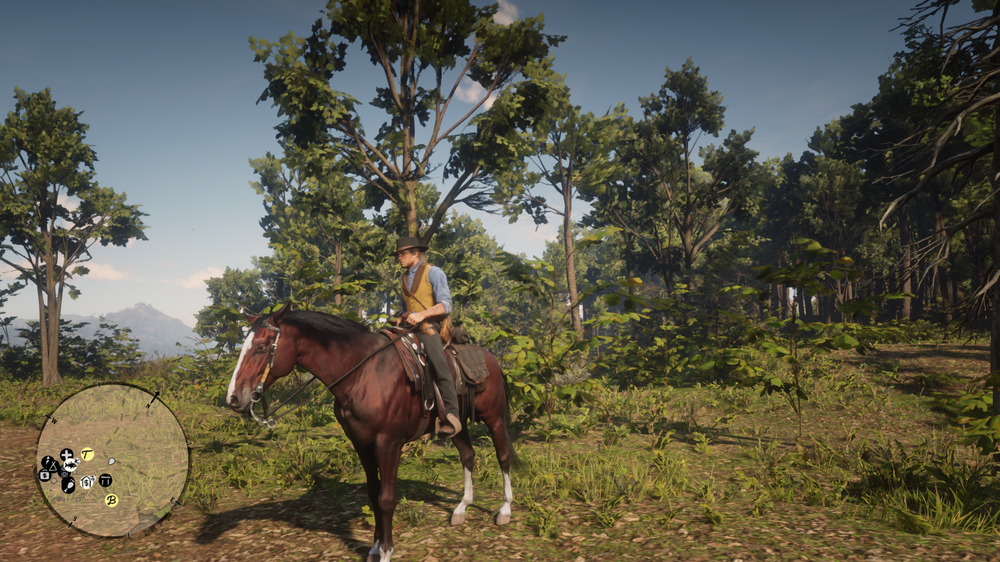Viewport: 1000px width, 562px height.
Task: Open the circular minimap
Action: point(112,460)
